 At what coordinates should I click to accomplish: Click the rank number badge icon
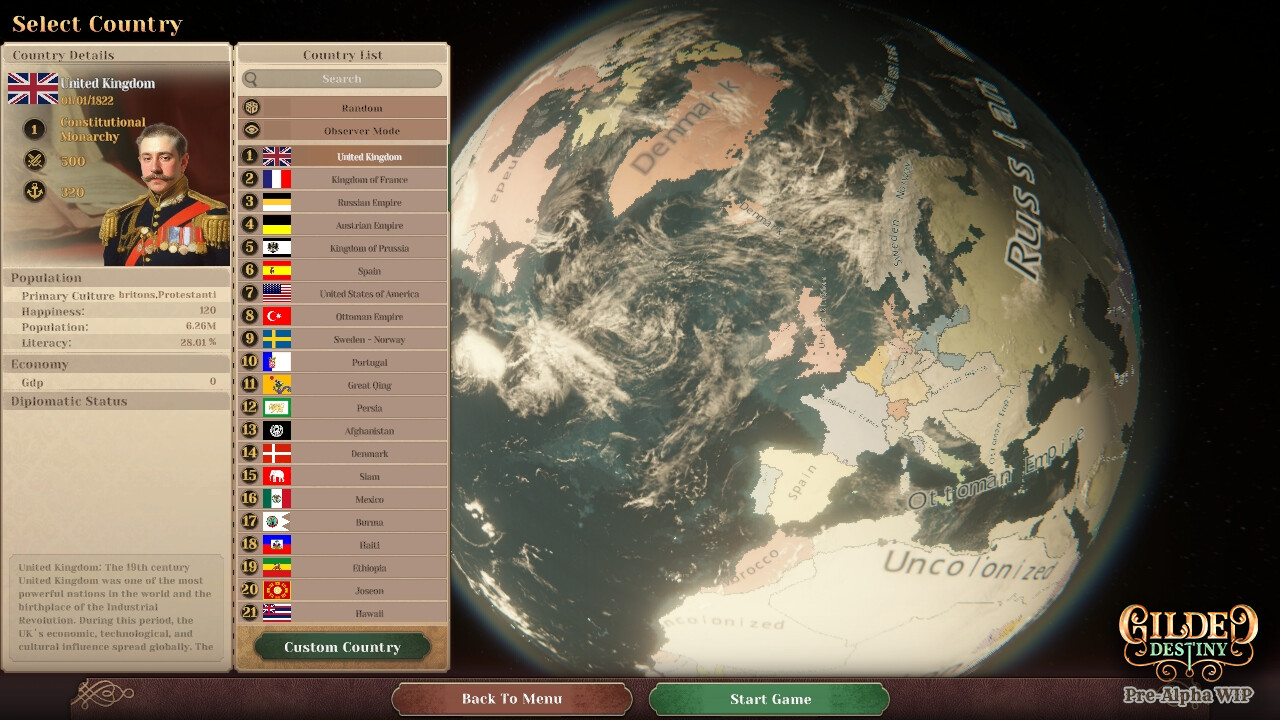pos(34,129)
